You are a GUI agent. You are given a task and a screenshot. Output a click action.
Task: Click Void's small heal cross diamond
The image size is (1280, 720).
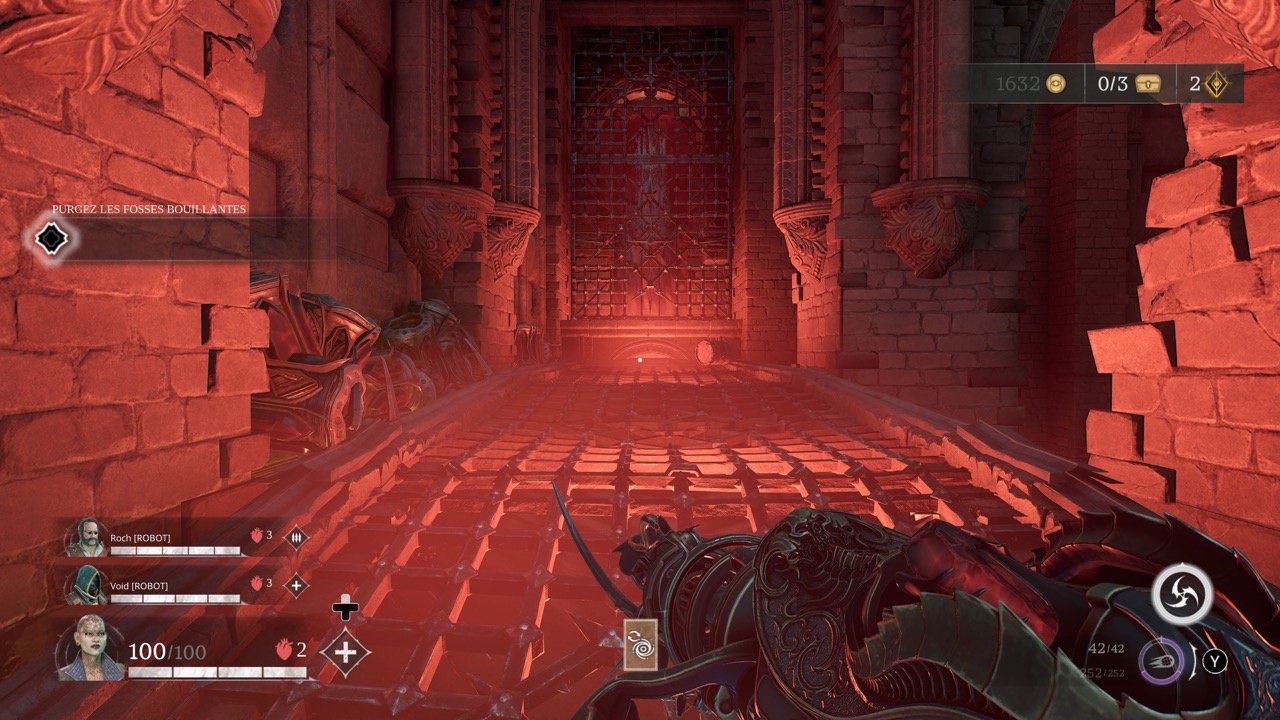tap(297, 585)
